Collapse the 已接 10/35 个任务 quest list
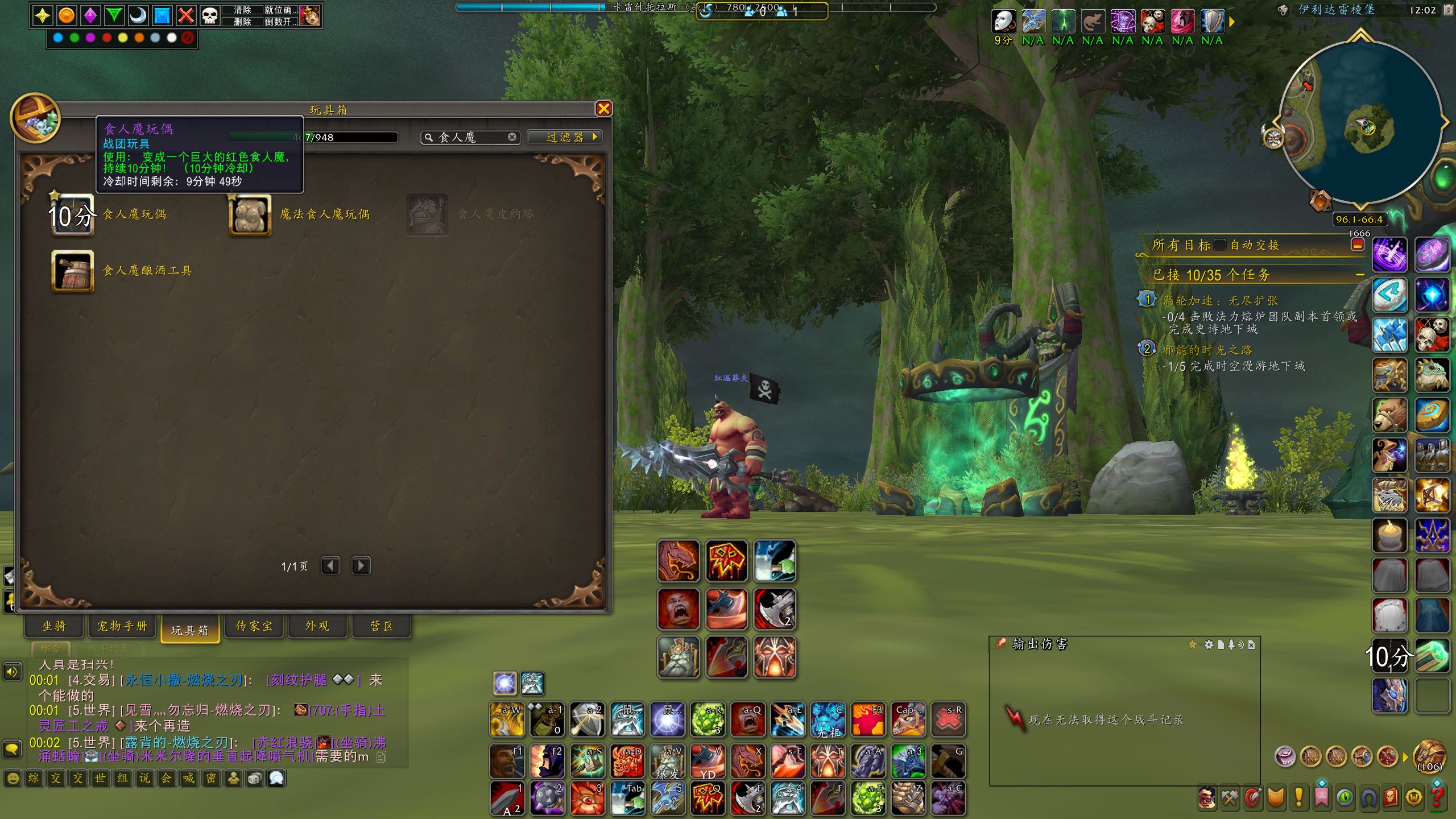This screenshot has width=1456, height=819. [1360, 275]
